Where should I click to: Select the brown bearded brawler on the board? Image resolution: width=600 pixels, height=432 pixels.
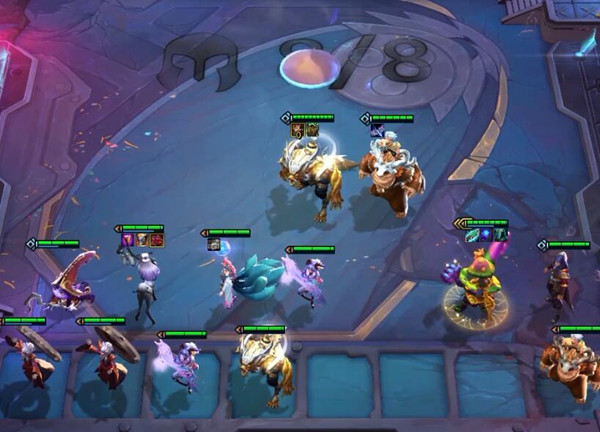click(x=391, y=174)
